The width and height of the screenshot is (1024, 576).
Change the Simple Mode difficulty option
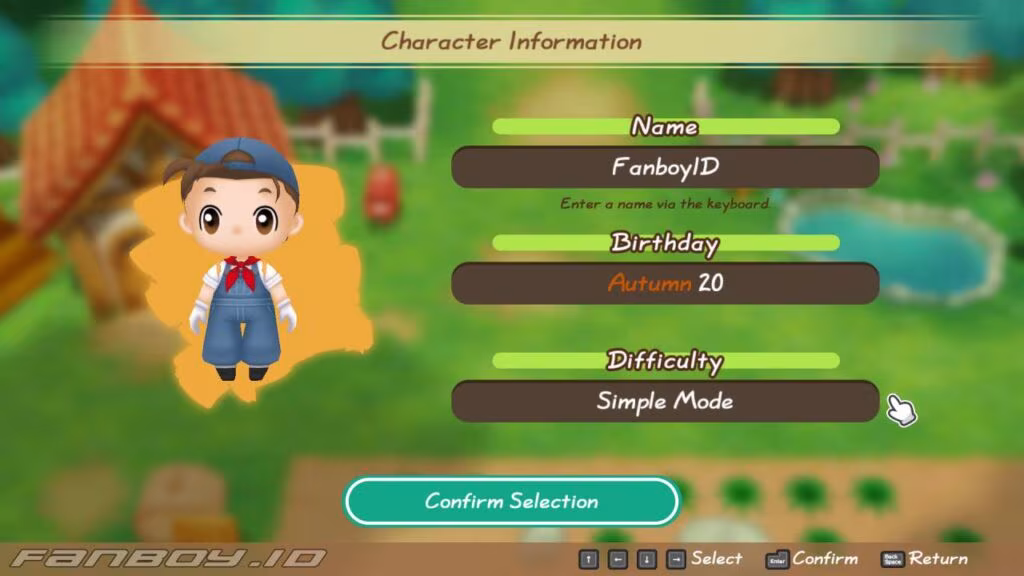coord(665,401)
